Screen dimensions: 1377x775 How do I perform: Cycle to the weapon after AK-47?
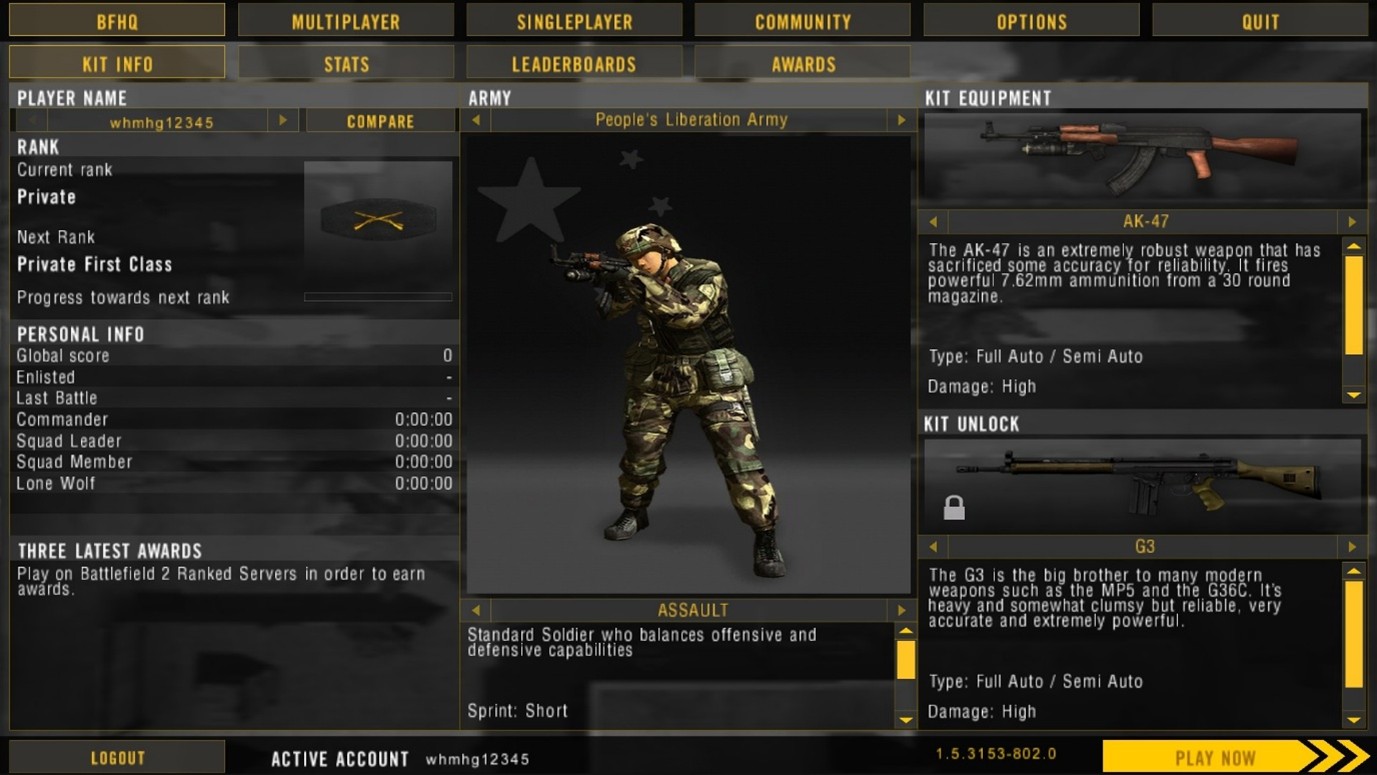click(1352, 222)
